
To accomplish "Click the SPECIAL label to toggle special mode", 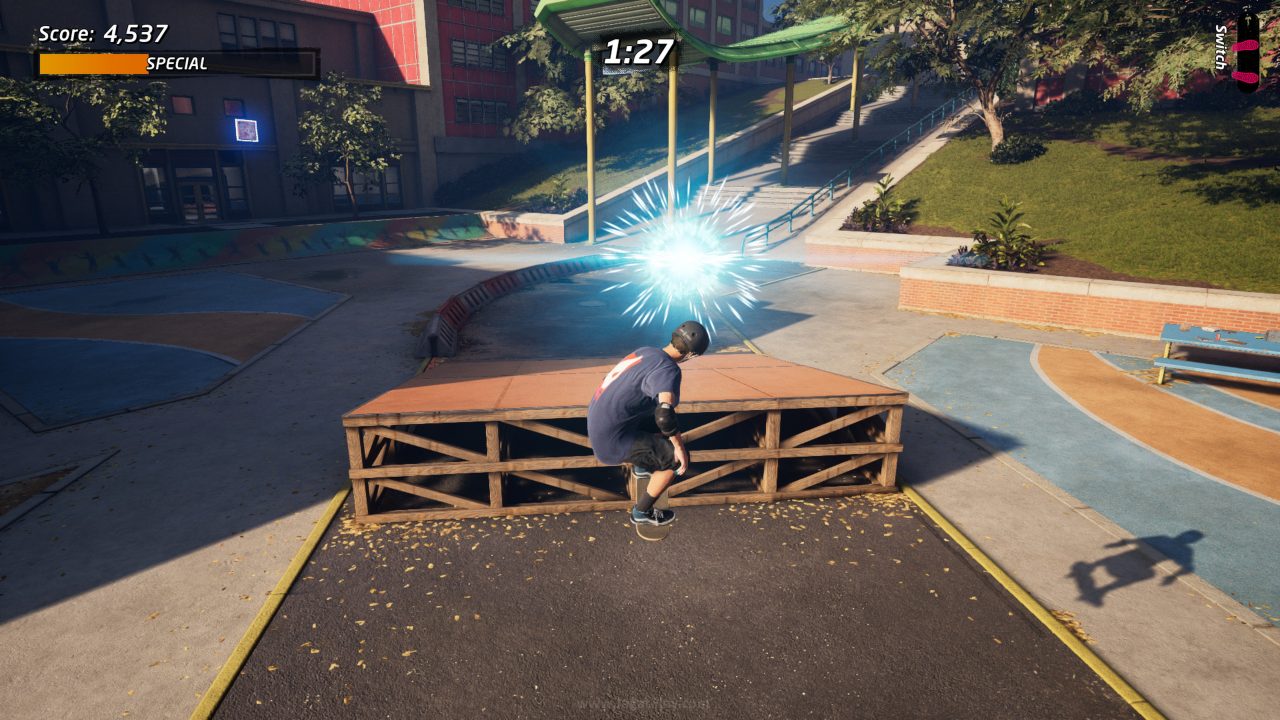I will pos(178,62).
